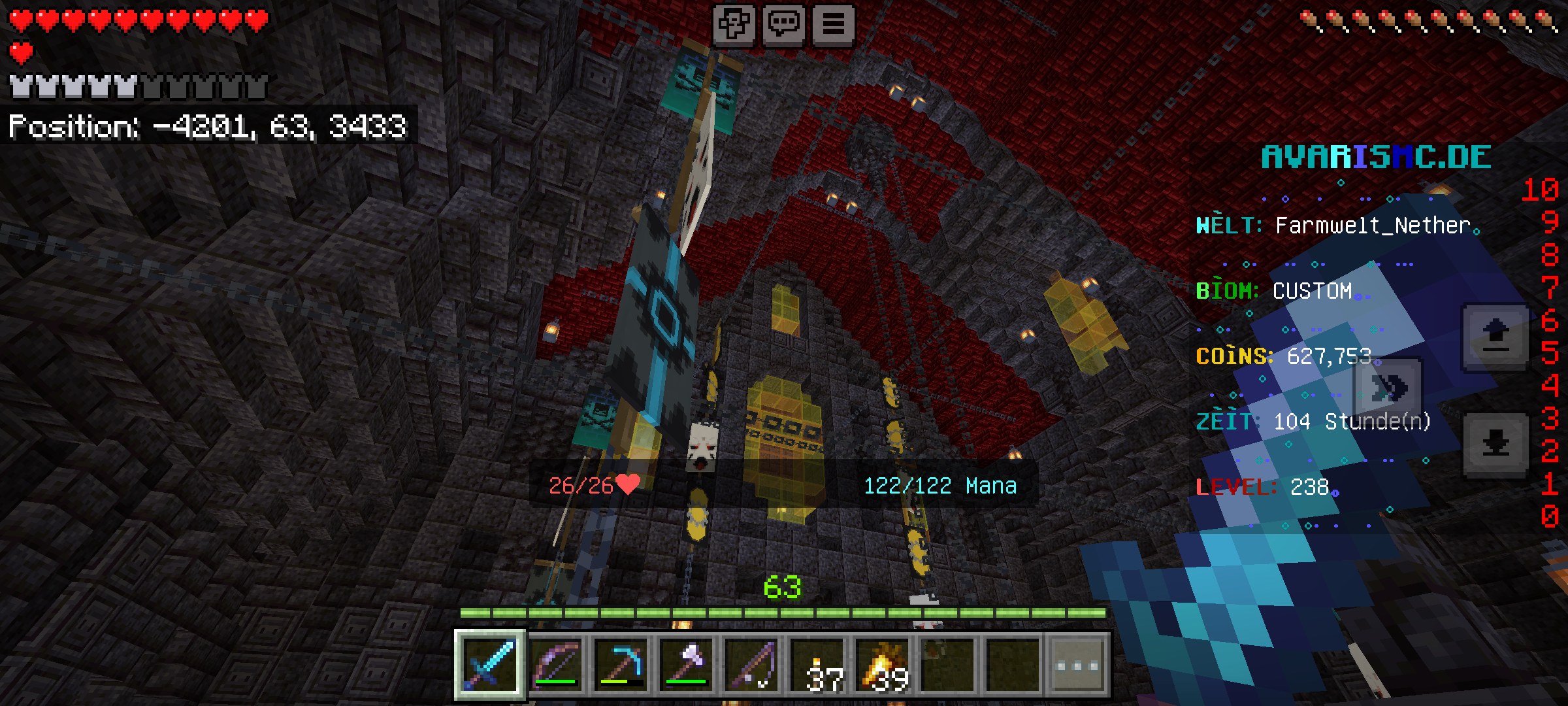Open the emote menu button
1568x706 pixels.
[x=734, y=25]
